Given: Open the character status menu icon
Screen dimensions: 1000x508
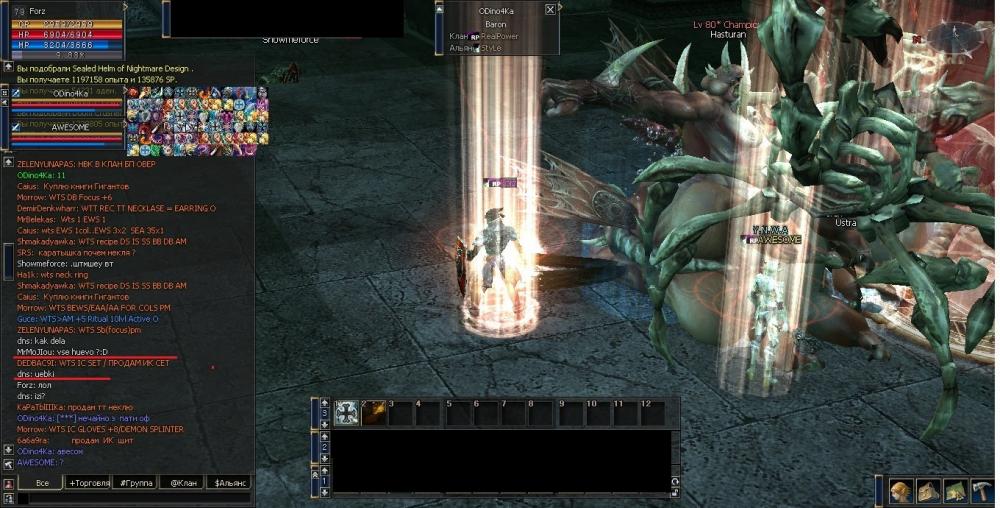Looking at the screenshot, I should tap(901, 491).
